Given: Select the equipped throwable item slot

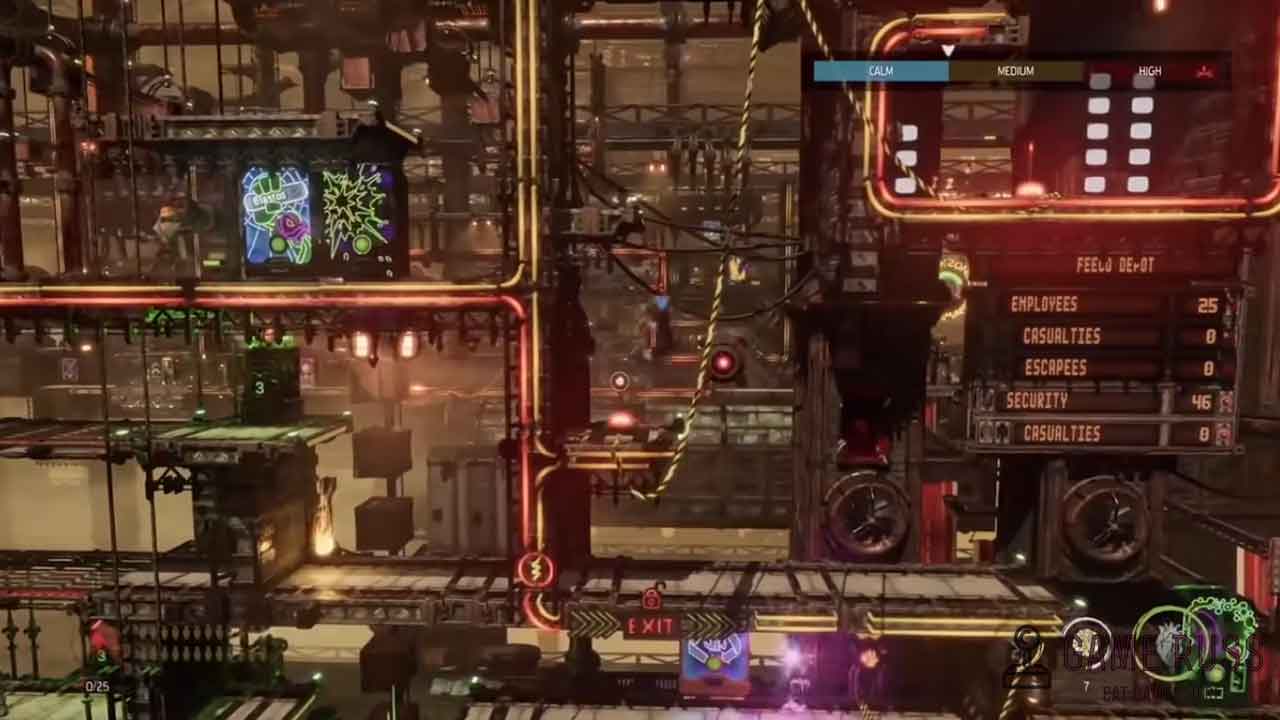Looking at the screenshot, I should (x=1086, y=644).
